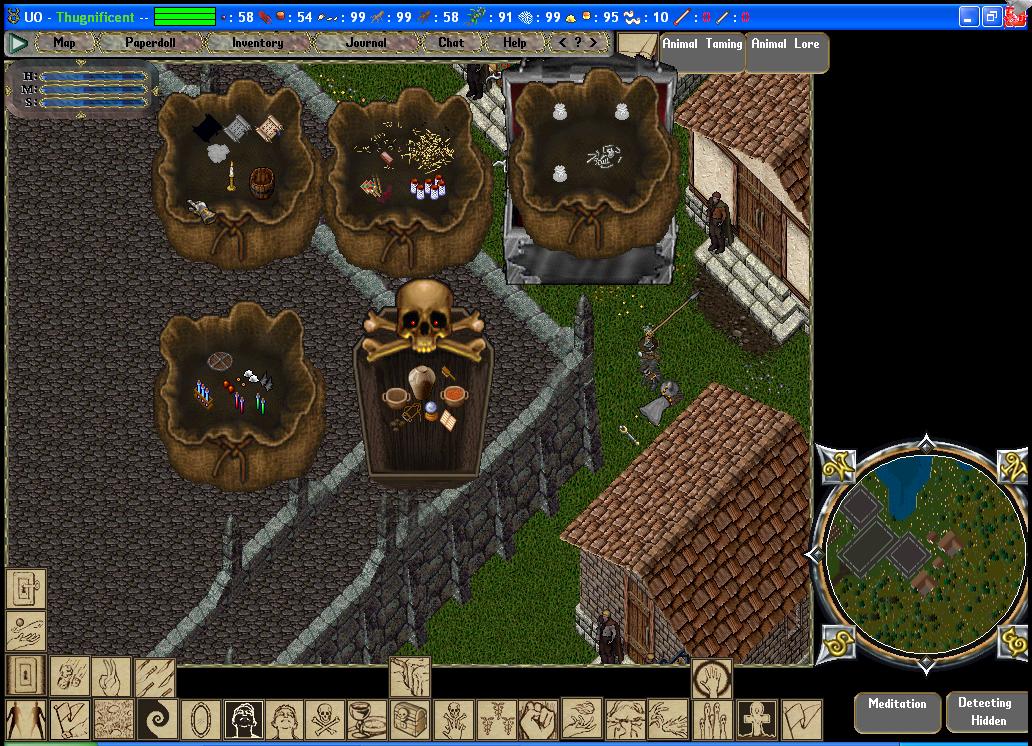Open the Inventory from the top bar

[257, 43]
